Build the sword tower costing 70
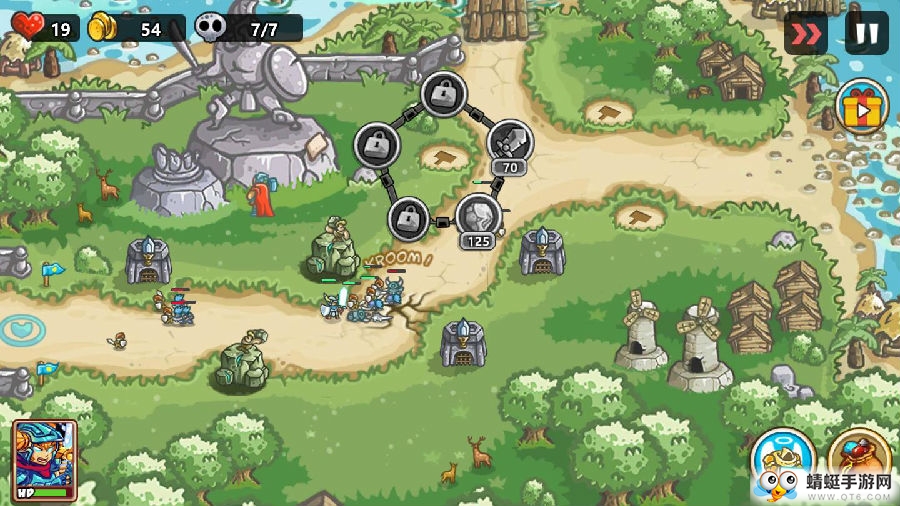The image size is (900, 506). pyautogui.click(x=510, y=142)
